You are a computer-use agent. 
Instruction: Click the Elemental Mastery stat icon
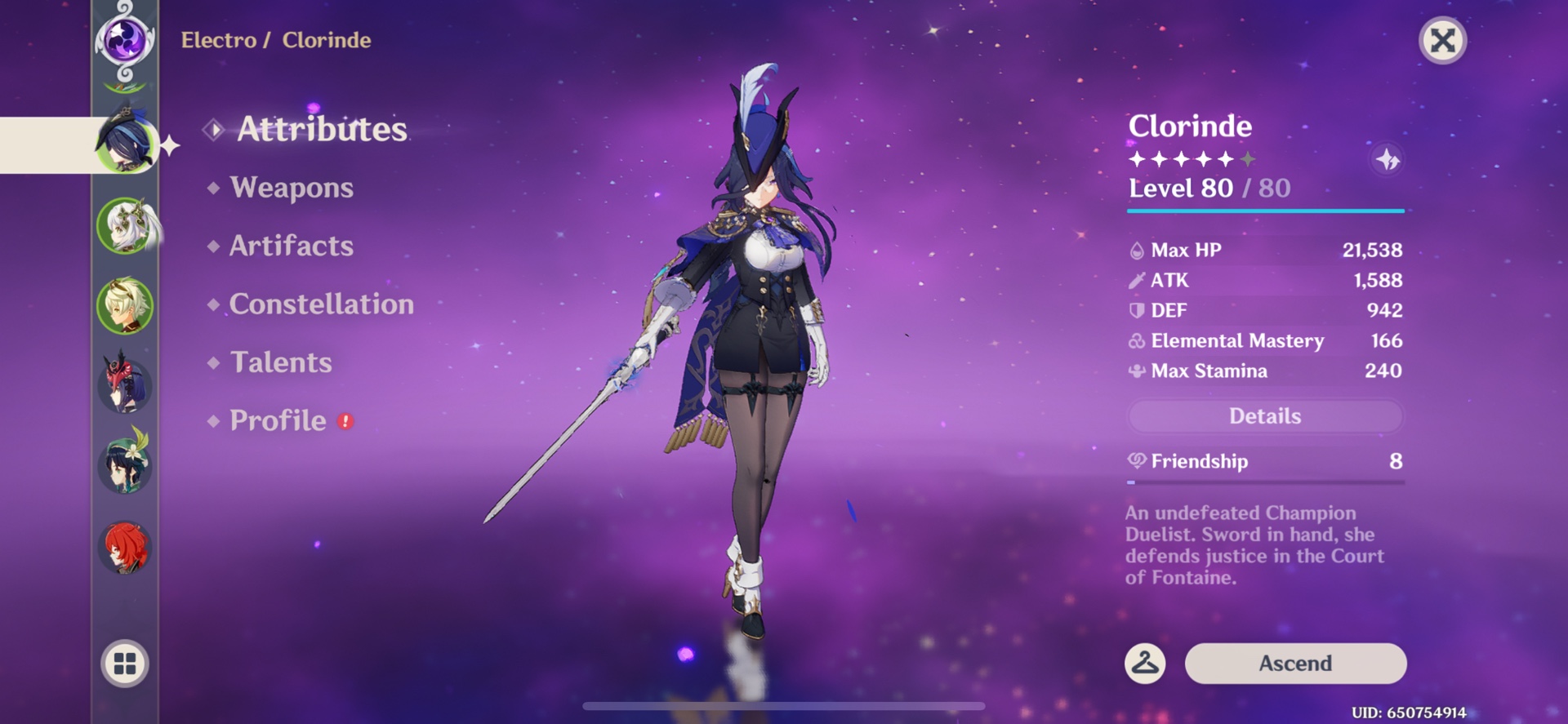point(1135,341)
